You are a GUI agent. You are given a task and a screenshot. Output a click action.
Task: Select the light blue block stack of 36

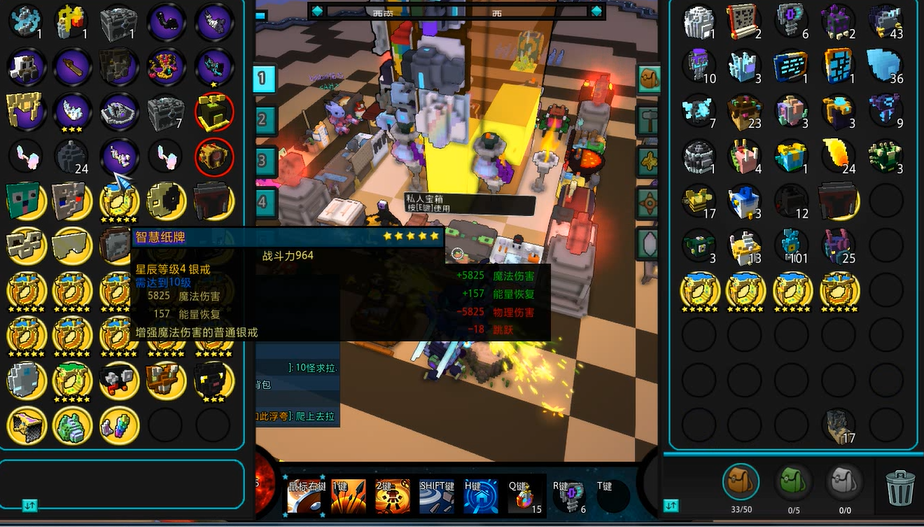[x=885, y=66]
